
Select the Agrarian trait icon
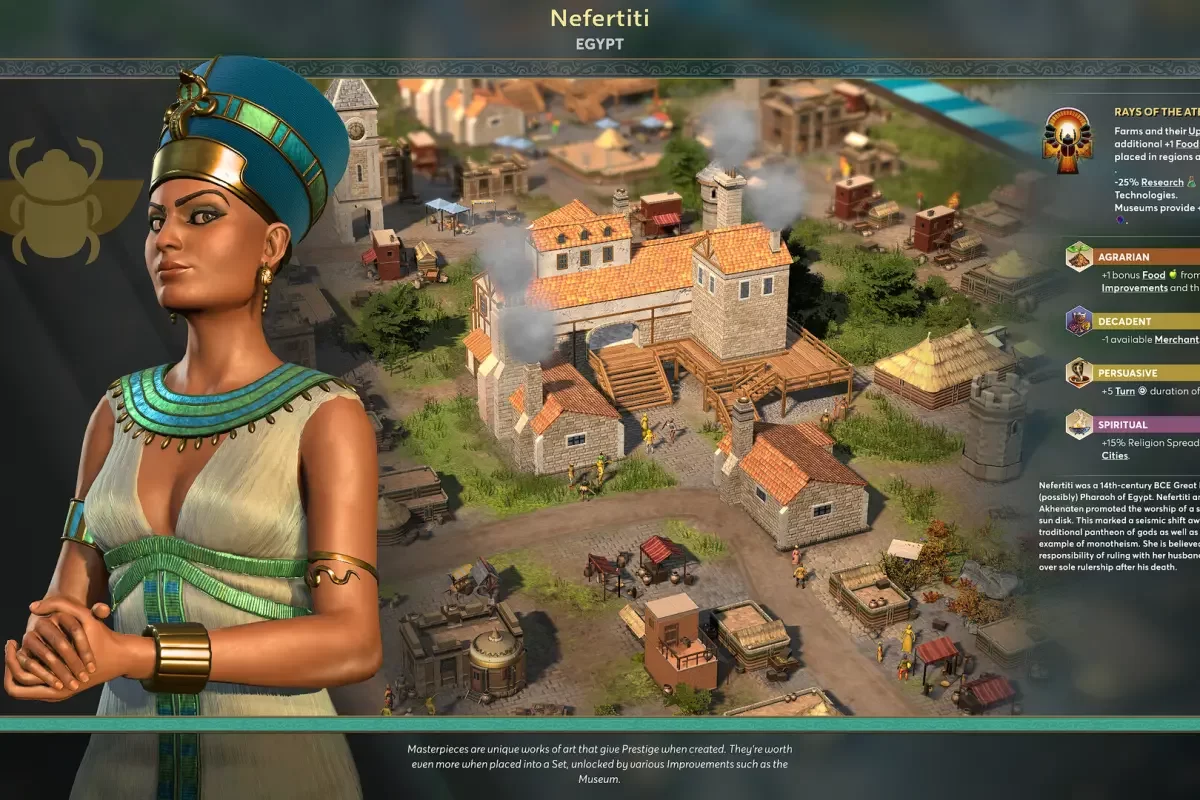pos(1079,257)
